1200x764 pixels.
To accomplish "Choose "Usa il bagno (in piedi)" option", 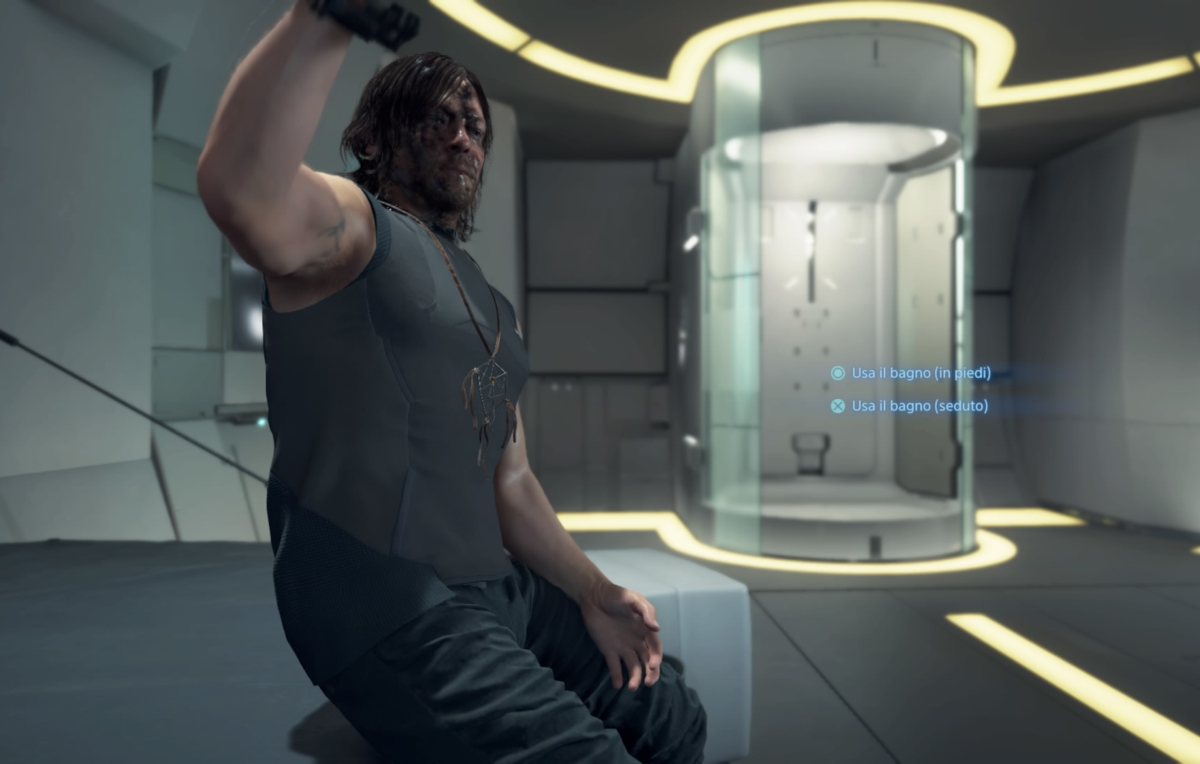I will tap(920, 373).
